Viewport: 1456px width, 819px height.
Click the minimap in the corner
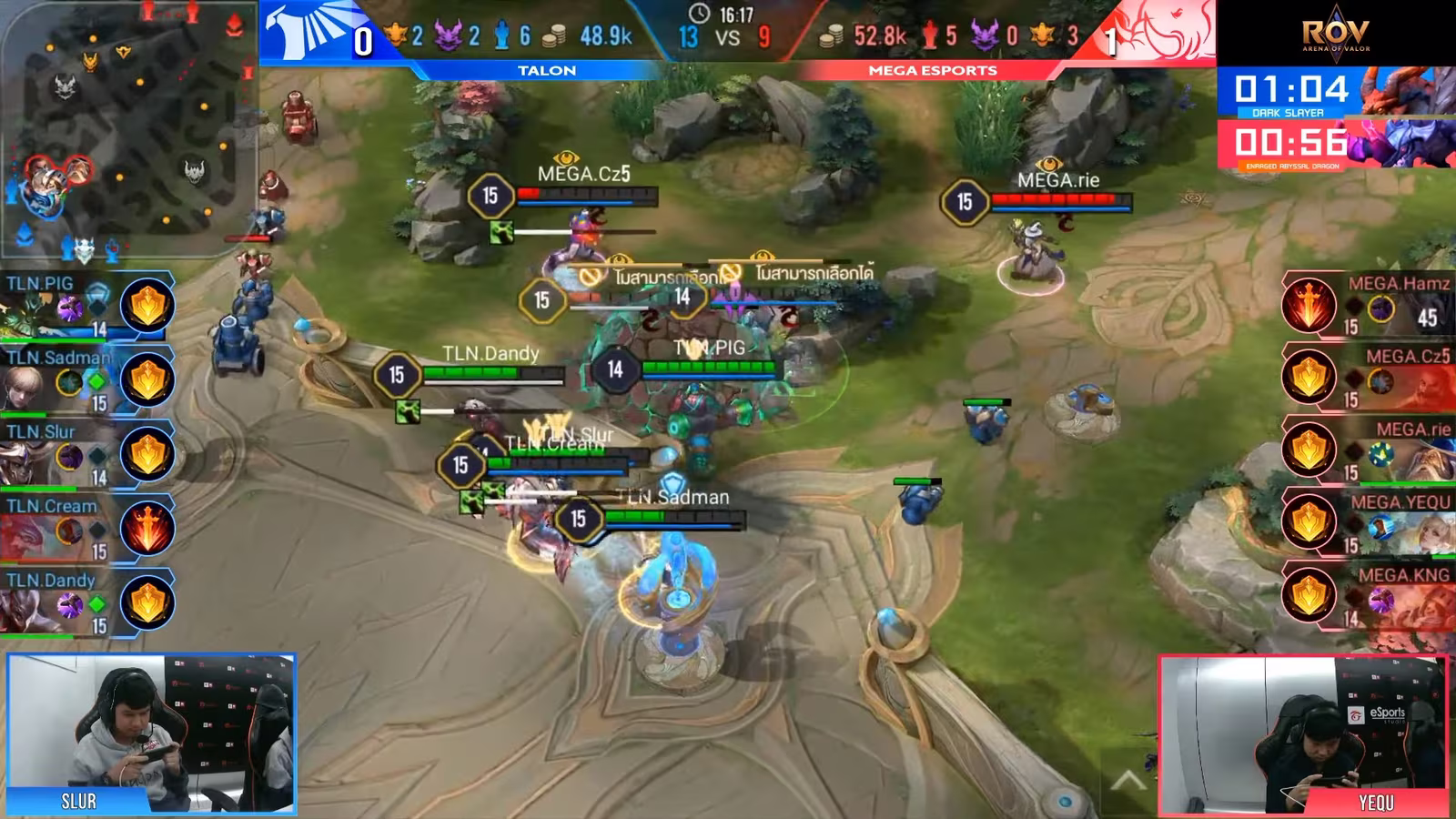tap(127, 129)
